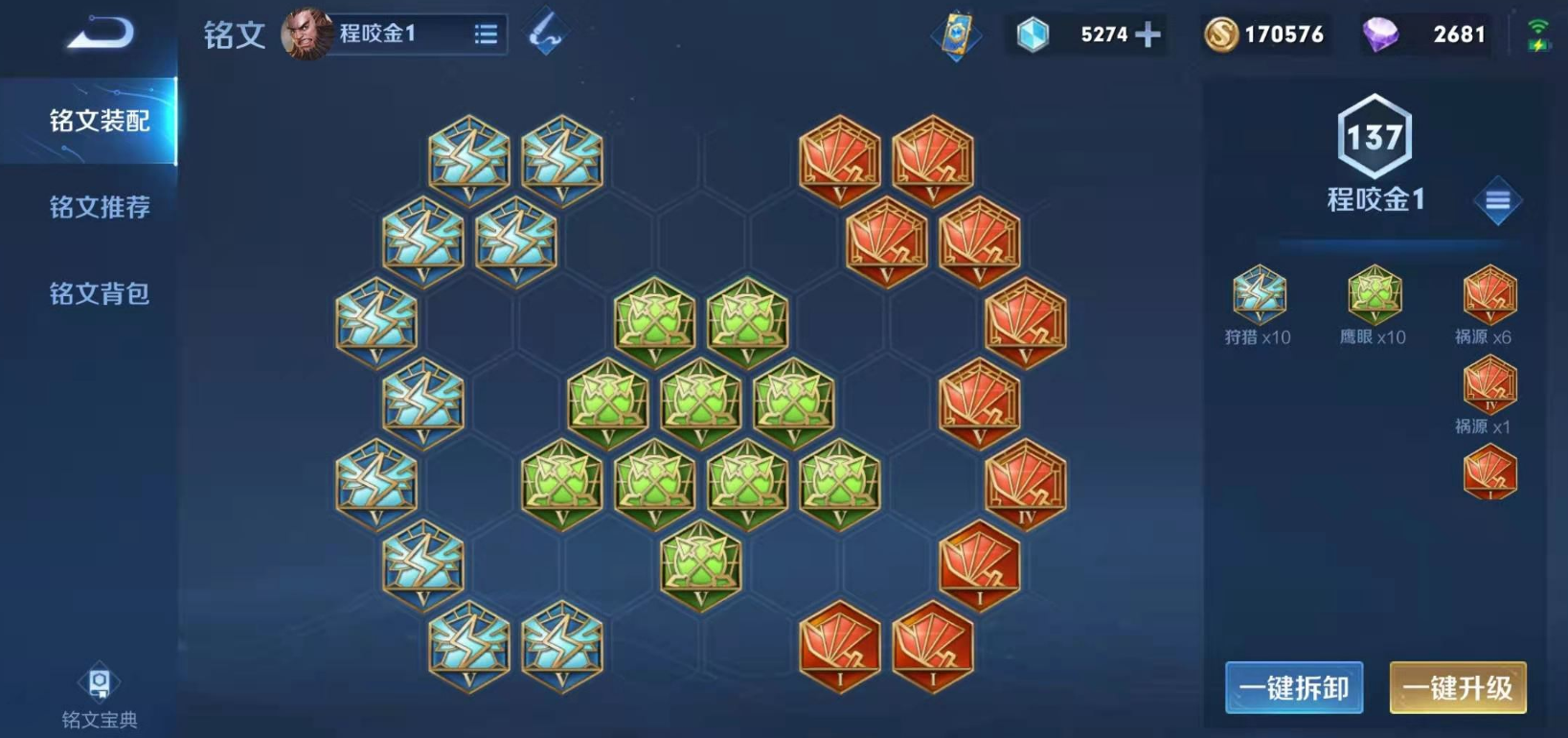1568x738 pixels.
Task: Open the blue diamond menu beside 程咬金1
Action: pos(1497,200)
